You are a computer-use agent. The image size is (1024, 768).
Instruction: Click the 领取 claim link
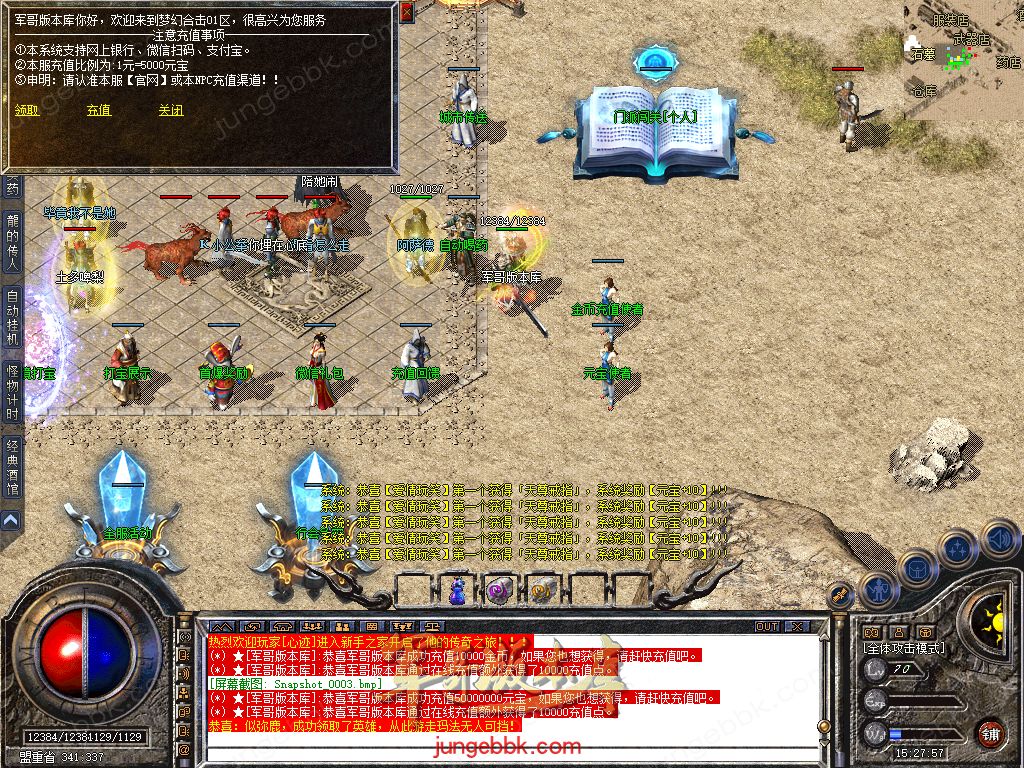click(x=27, y=111)
